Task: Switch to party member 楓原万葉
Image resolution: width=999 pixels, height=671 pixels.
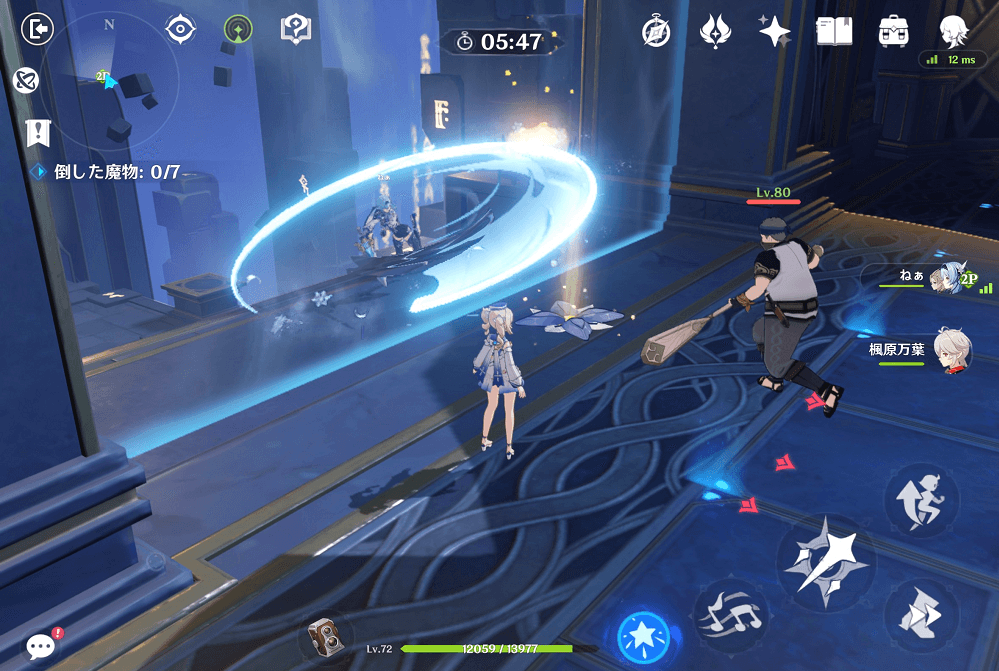Action: [x=952, y=350]
